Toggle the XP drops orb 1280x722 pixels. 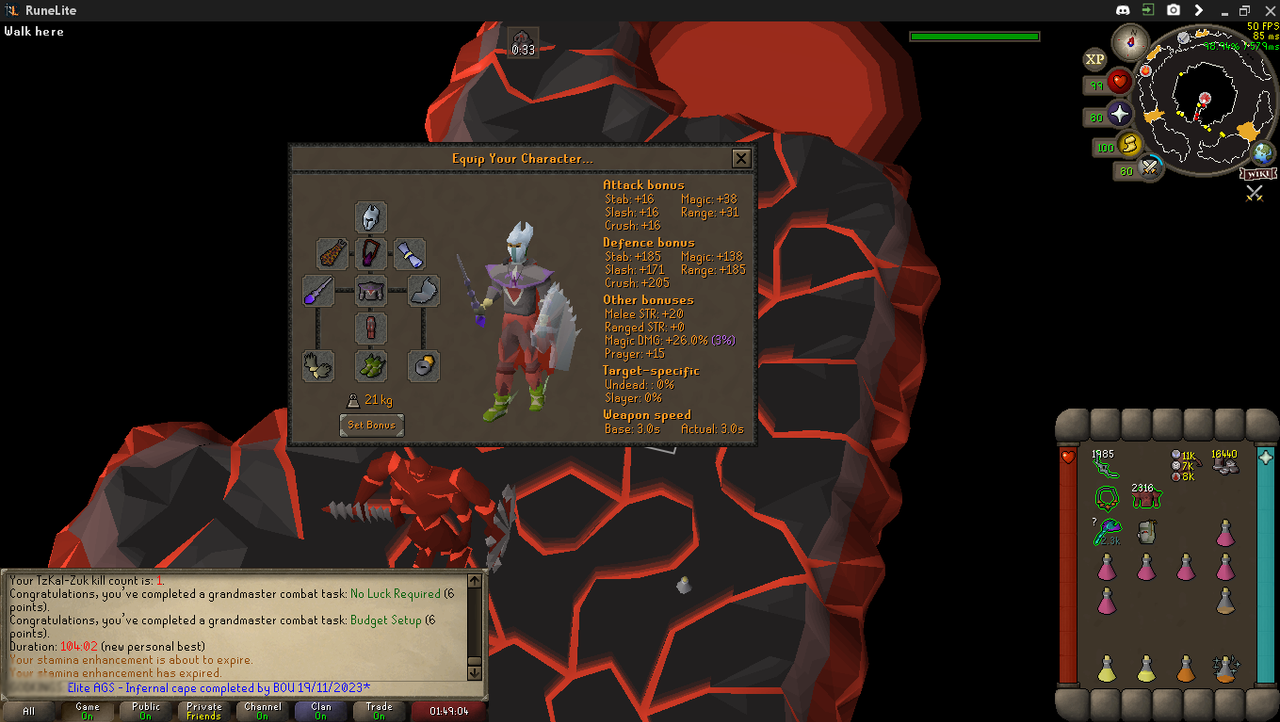click(x=1095, y=59)
